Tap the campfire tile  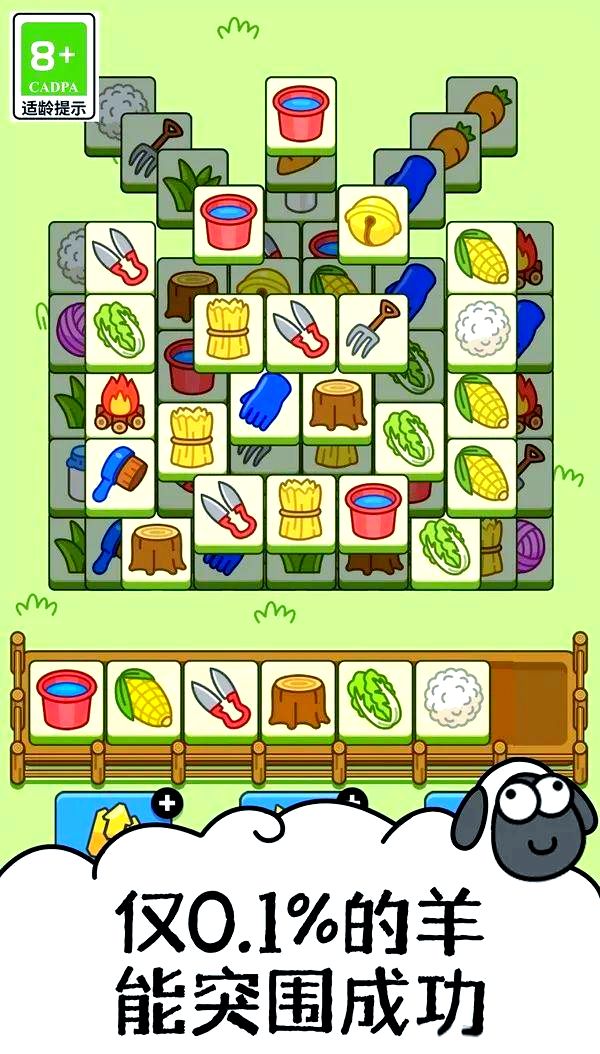coord(120,402)
